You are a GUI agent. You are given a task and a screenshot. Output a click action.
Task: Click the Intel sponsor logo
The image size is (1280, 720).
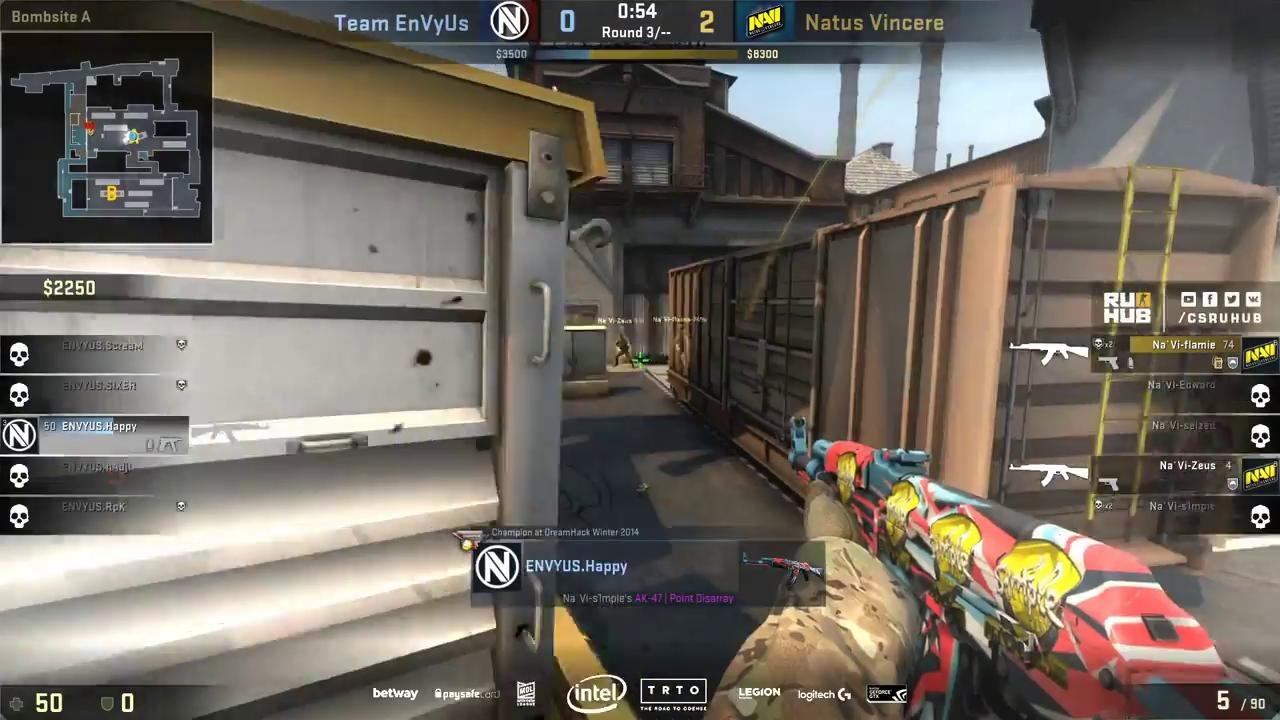[x=597, y=692]
